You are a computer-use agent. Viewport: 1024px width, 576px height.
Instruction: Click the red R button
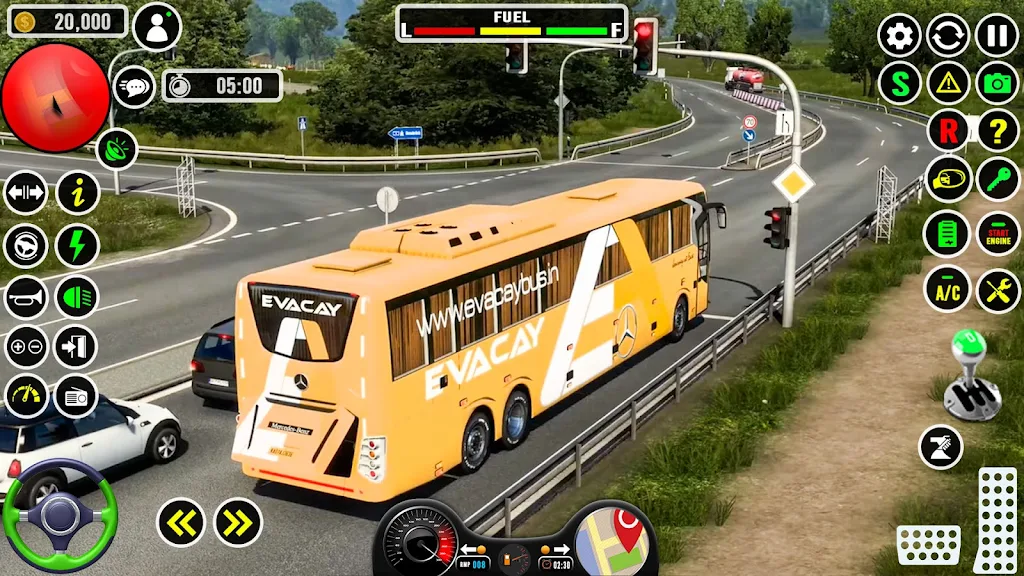[x=948, y=130]
